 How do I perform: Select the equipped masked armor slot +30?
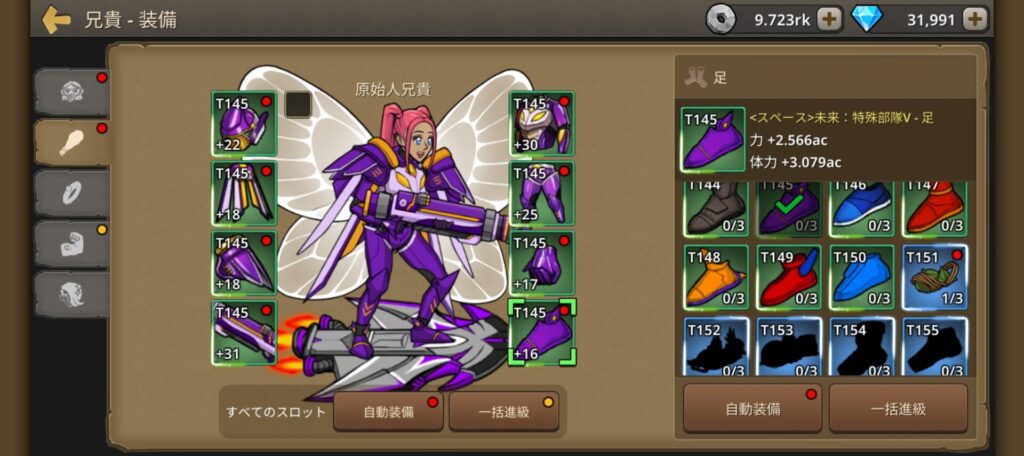click(541, 124)
